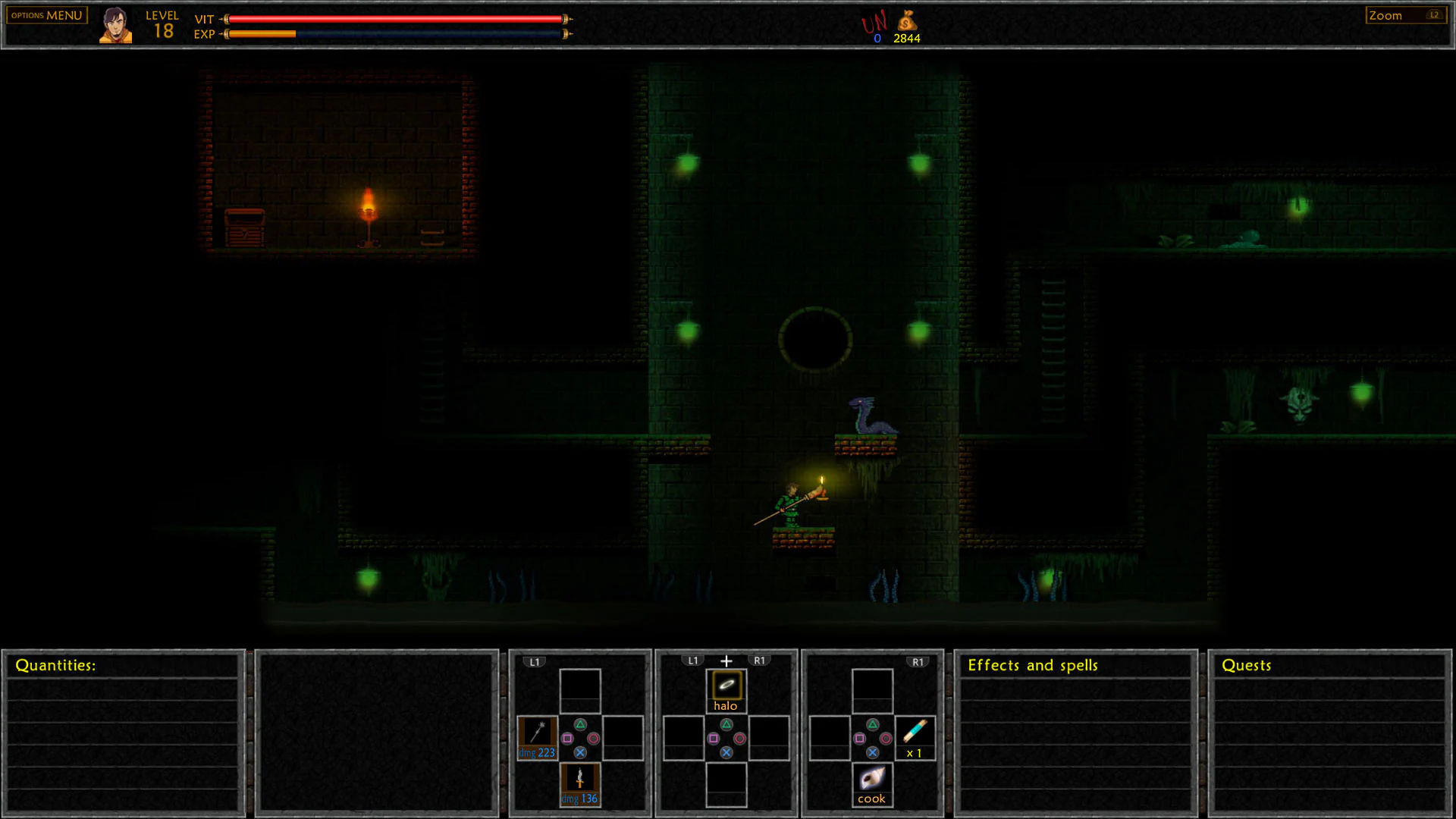Click the orange EXP bar
1456x819 pixels.
[262, 34]
